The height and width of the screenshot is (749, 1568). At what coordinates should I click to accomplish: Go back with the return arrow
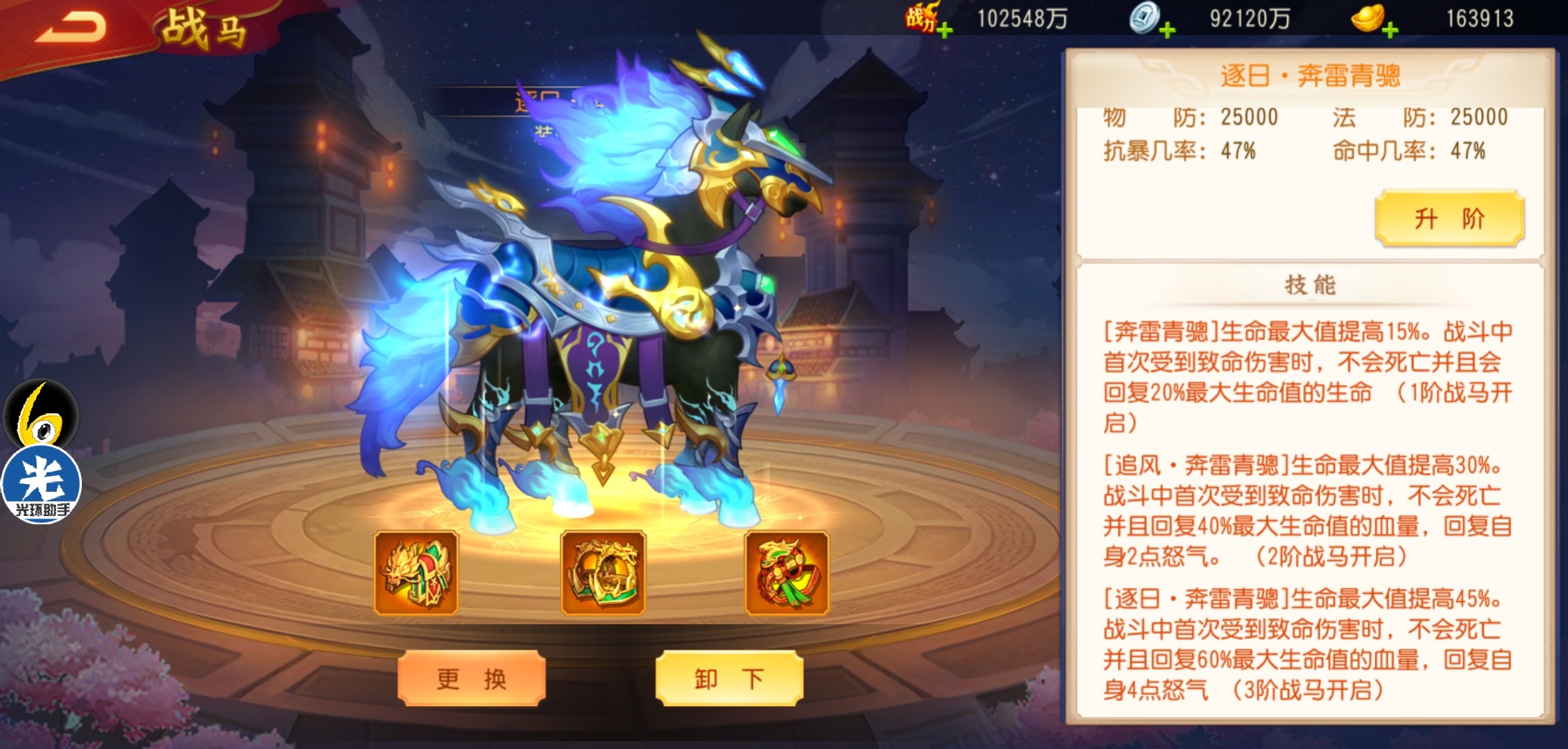pos(71,28)
